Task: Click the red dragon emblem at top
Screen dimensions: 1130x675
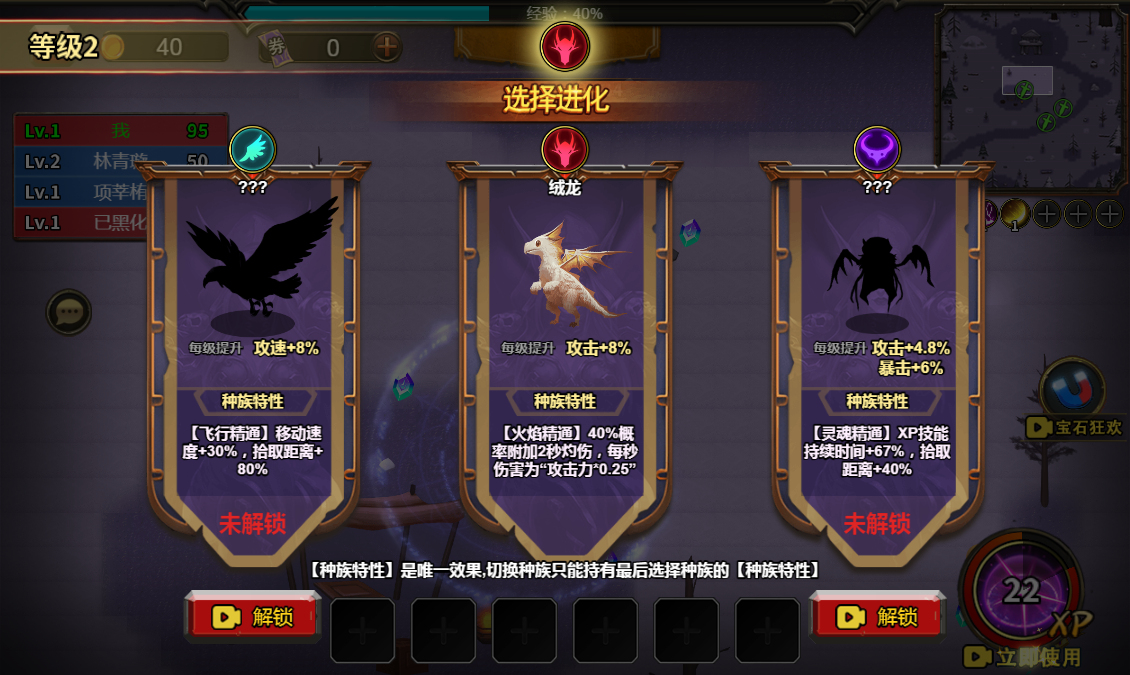Action: (564, 46)
